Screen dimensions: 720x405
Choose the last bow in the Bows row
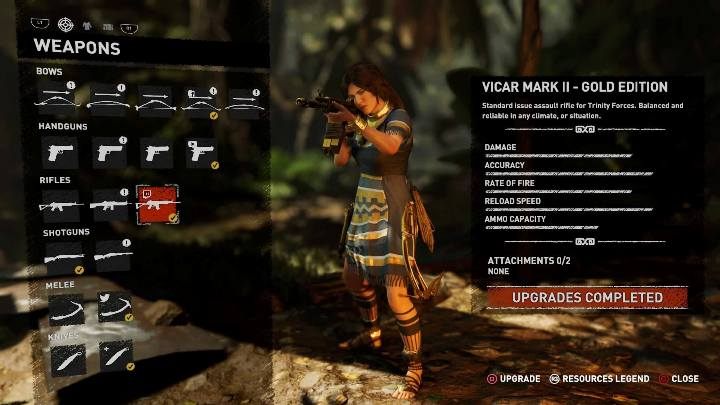pos(246,100)
